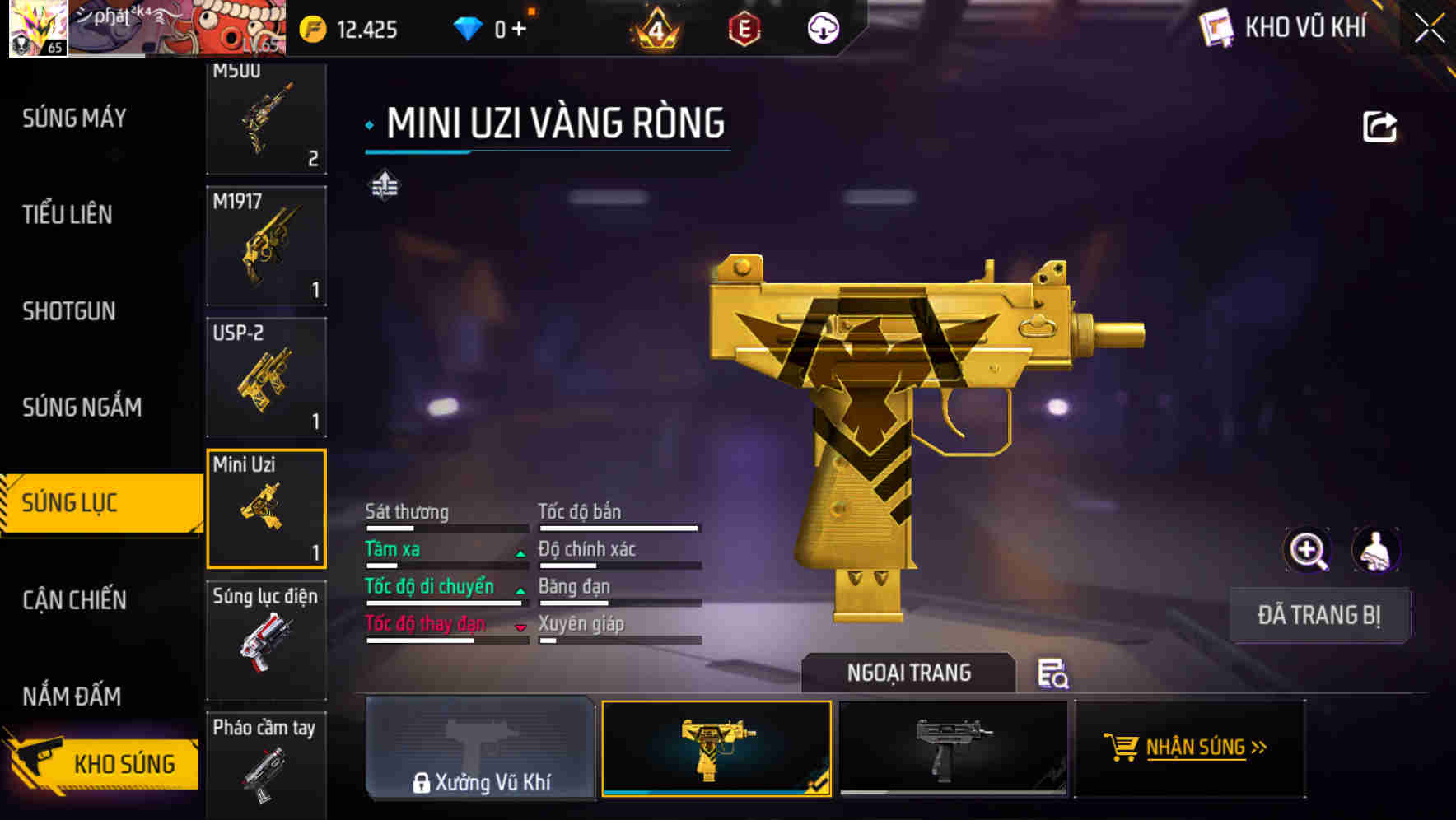Add diamonds with the plus button
Image resolution: width=1456 pixels, height=820 pixels.
coord(519,30)
